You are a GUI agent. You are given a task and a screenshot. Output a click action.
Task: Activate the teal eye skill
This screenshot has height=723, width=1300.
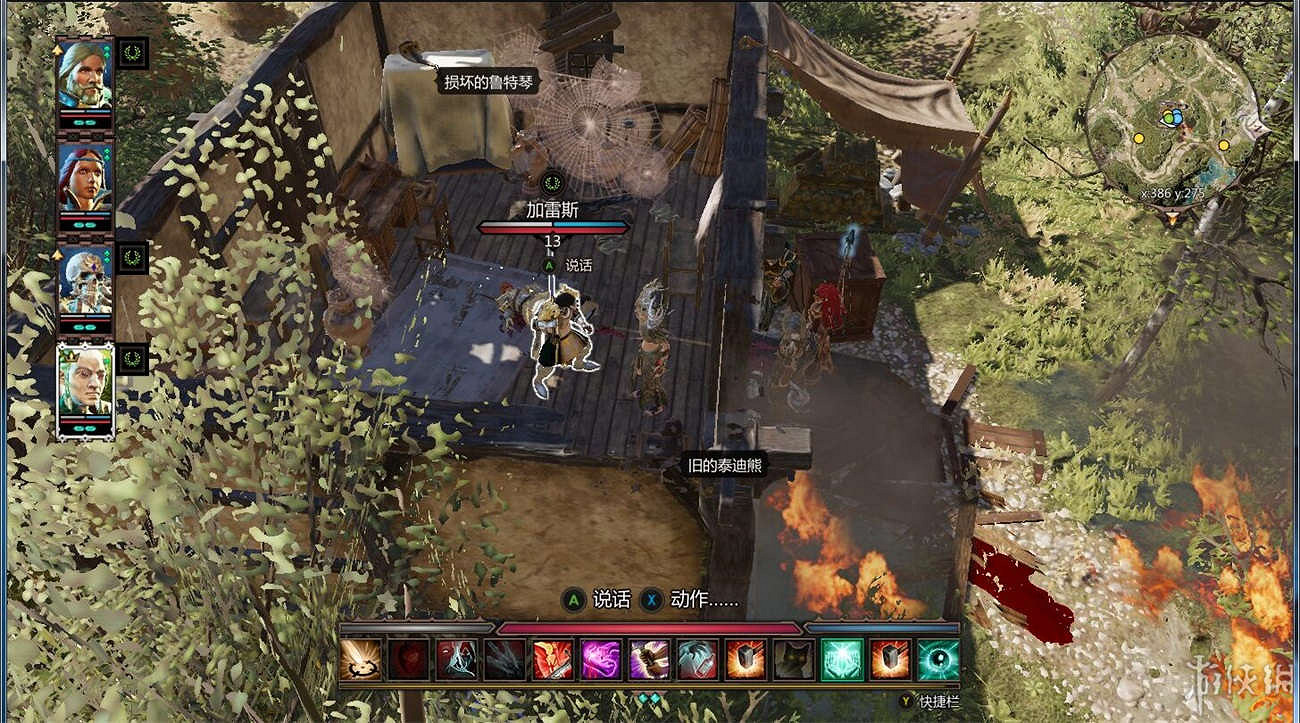(938, 660)
